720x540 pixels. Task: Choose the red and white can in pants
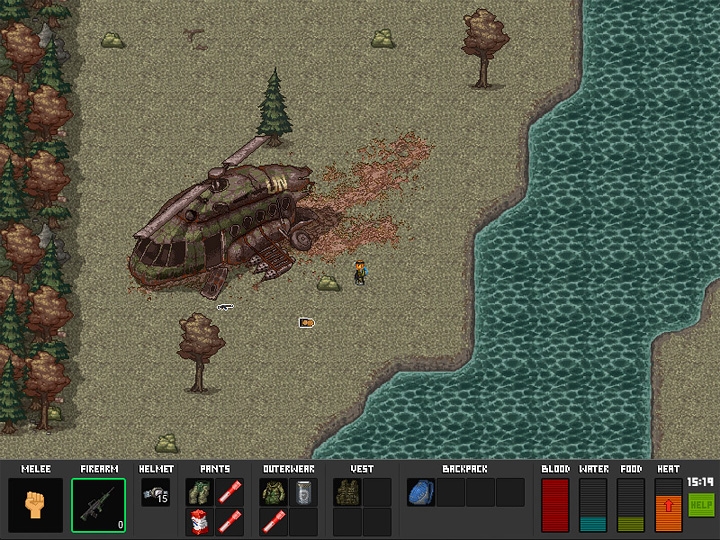199,521
